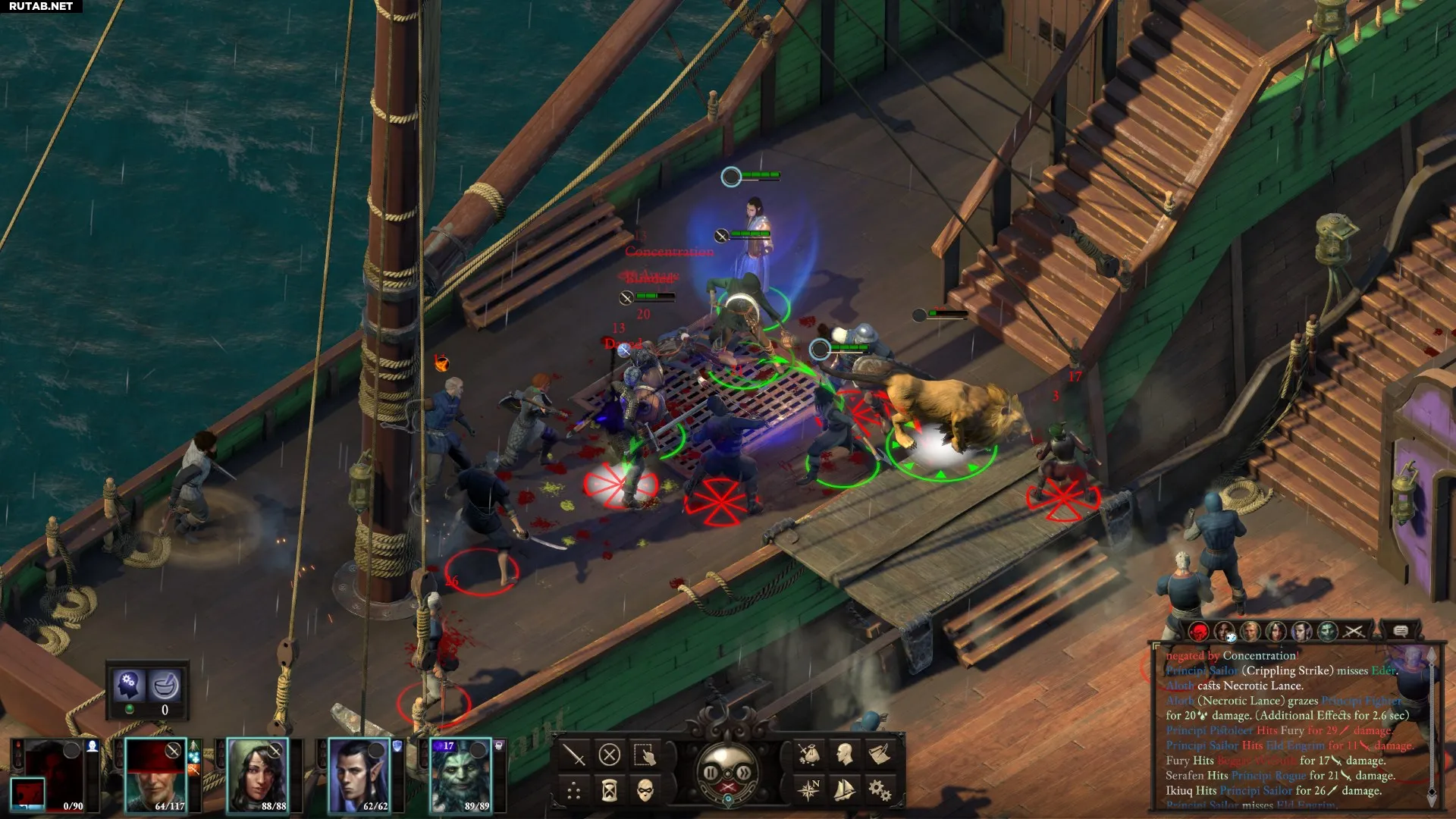This screenshot has height=819, width=1456.
Task: Open the options gears icon
Action: click(x=880, y=790)
